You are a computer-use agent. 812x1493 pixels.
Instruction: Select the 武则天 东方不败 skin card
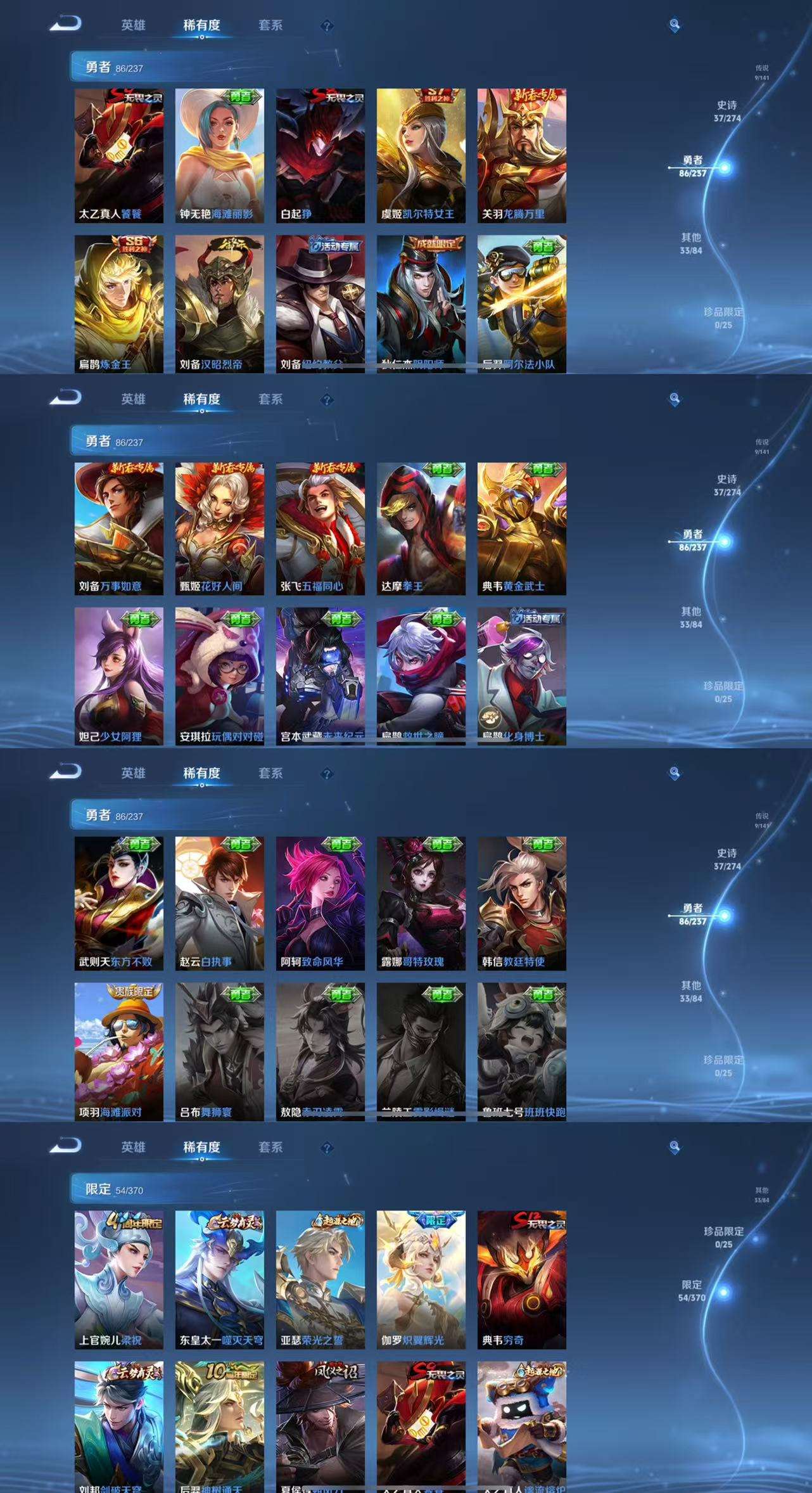[118, 903]
